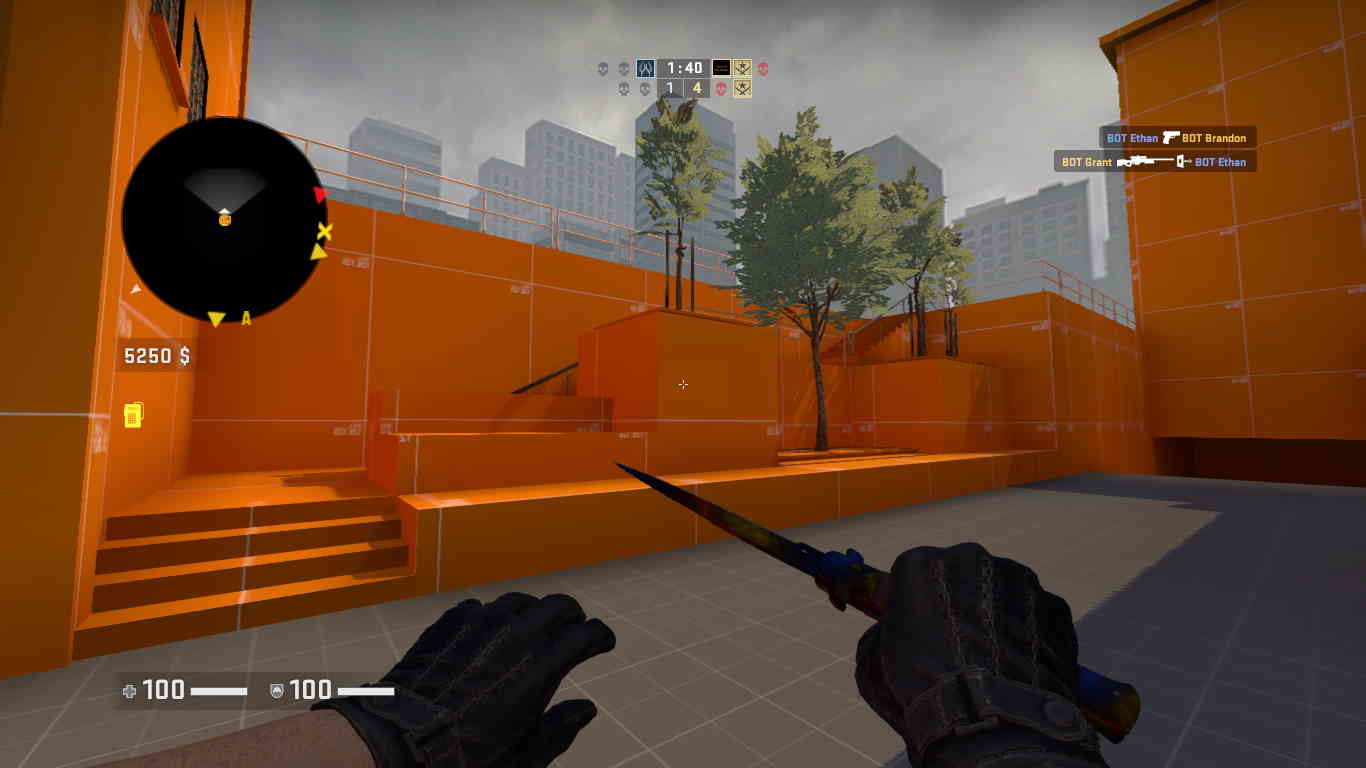Viewport: 1366px width, 768px height.
Task: Click BOT Brandon's name in the kill feed
Action: tap(1214, 138)
